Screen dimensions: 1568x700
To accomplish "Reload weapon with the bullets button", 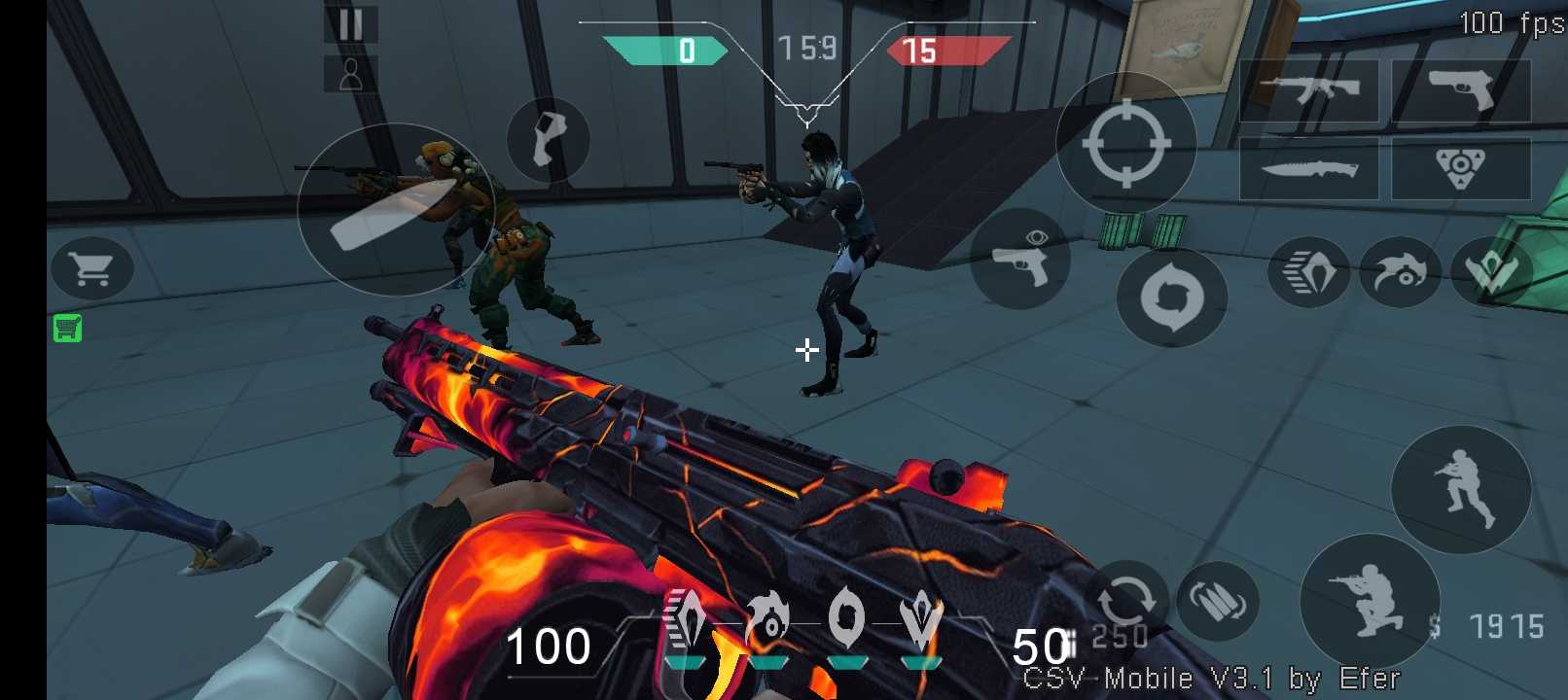I will 1217,603.
